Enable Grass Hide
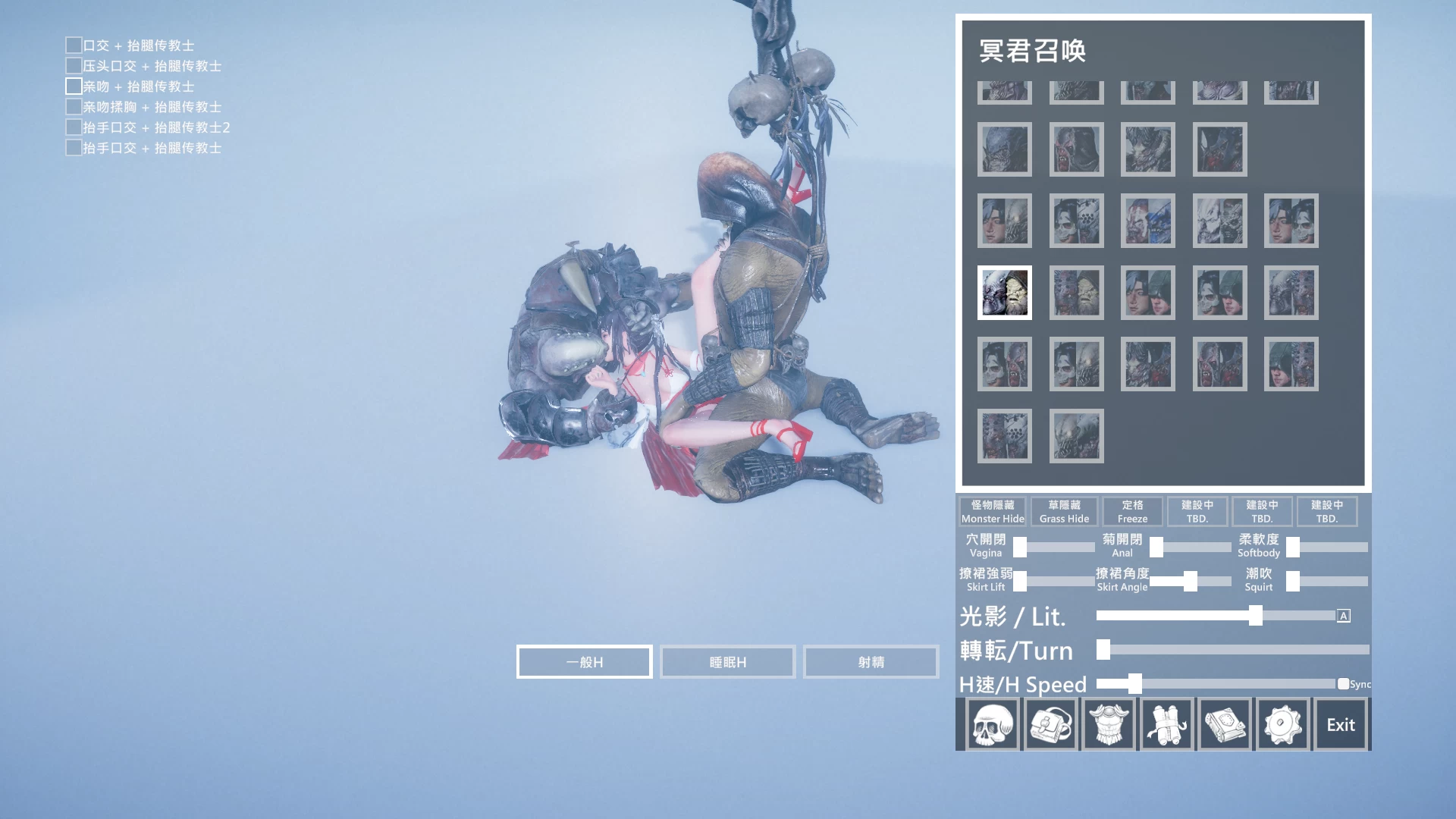1456x819 pixels. [x=1063, y=511]
